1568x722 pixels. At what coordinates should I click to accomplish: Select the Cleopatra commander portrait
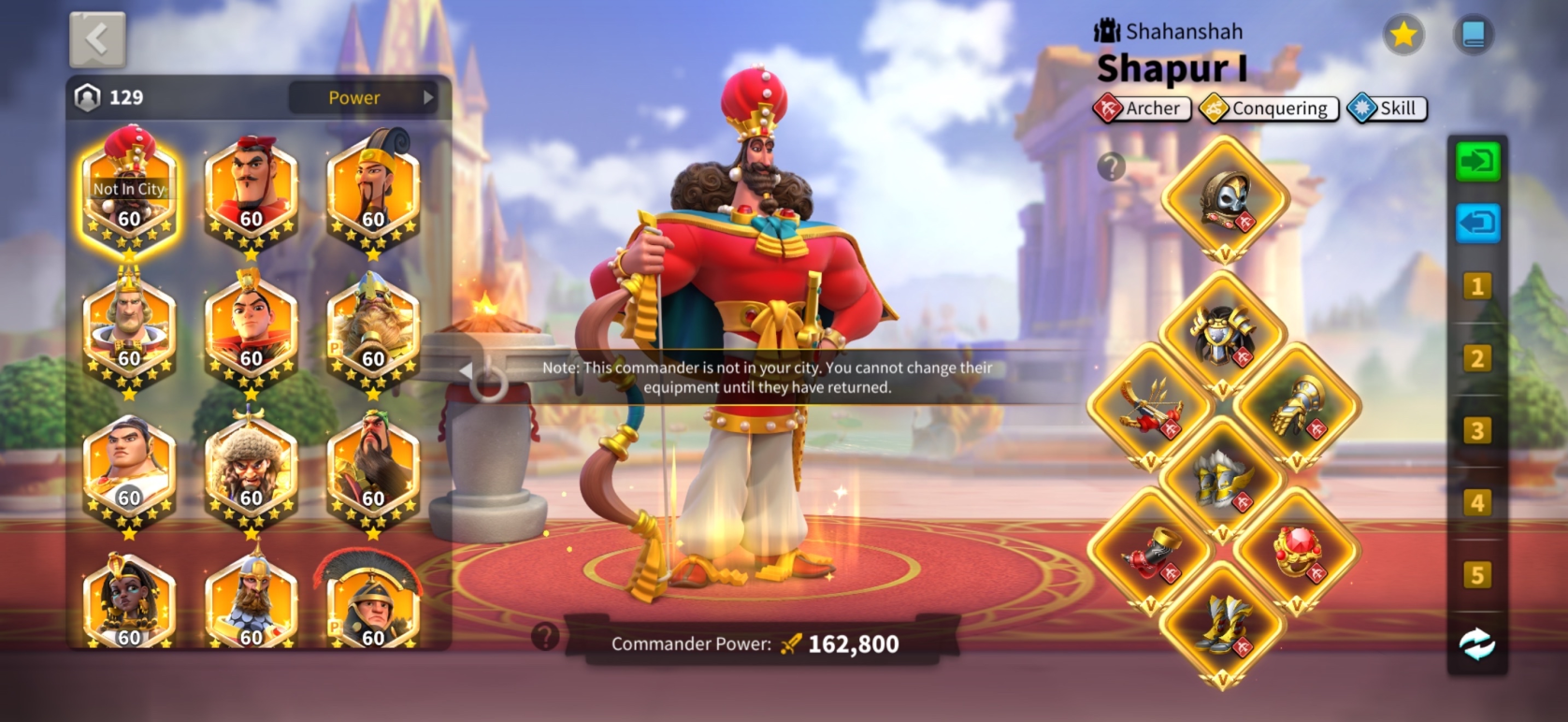coord(129,603)
